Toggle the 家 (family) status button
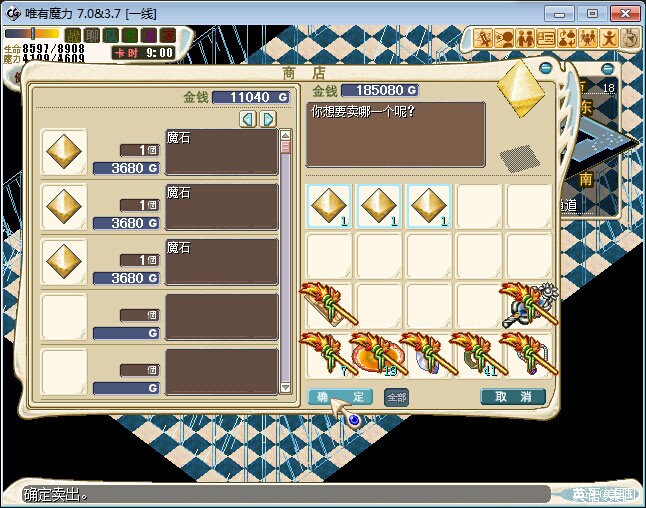The width and height of the screenshot is (646, 508). click(x=168, y=36)
